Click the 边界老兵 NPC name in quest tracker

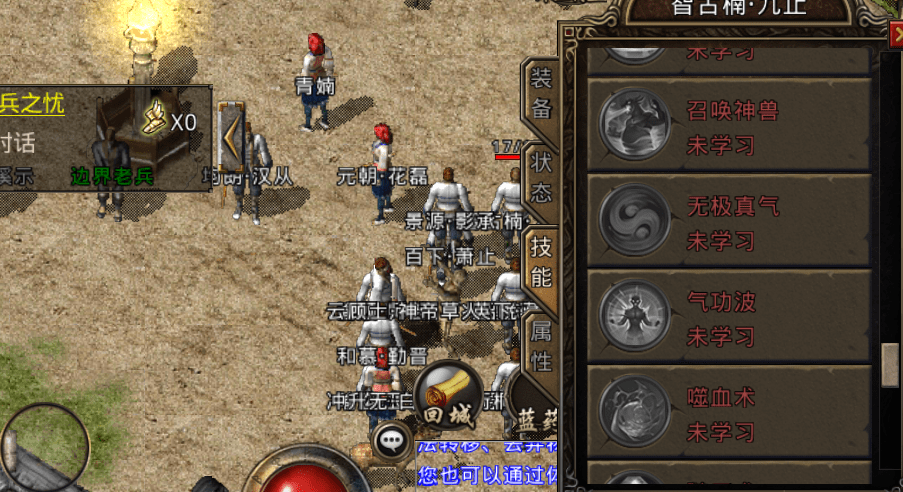pyautogui.click(x=112, y=176)
